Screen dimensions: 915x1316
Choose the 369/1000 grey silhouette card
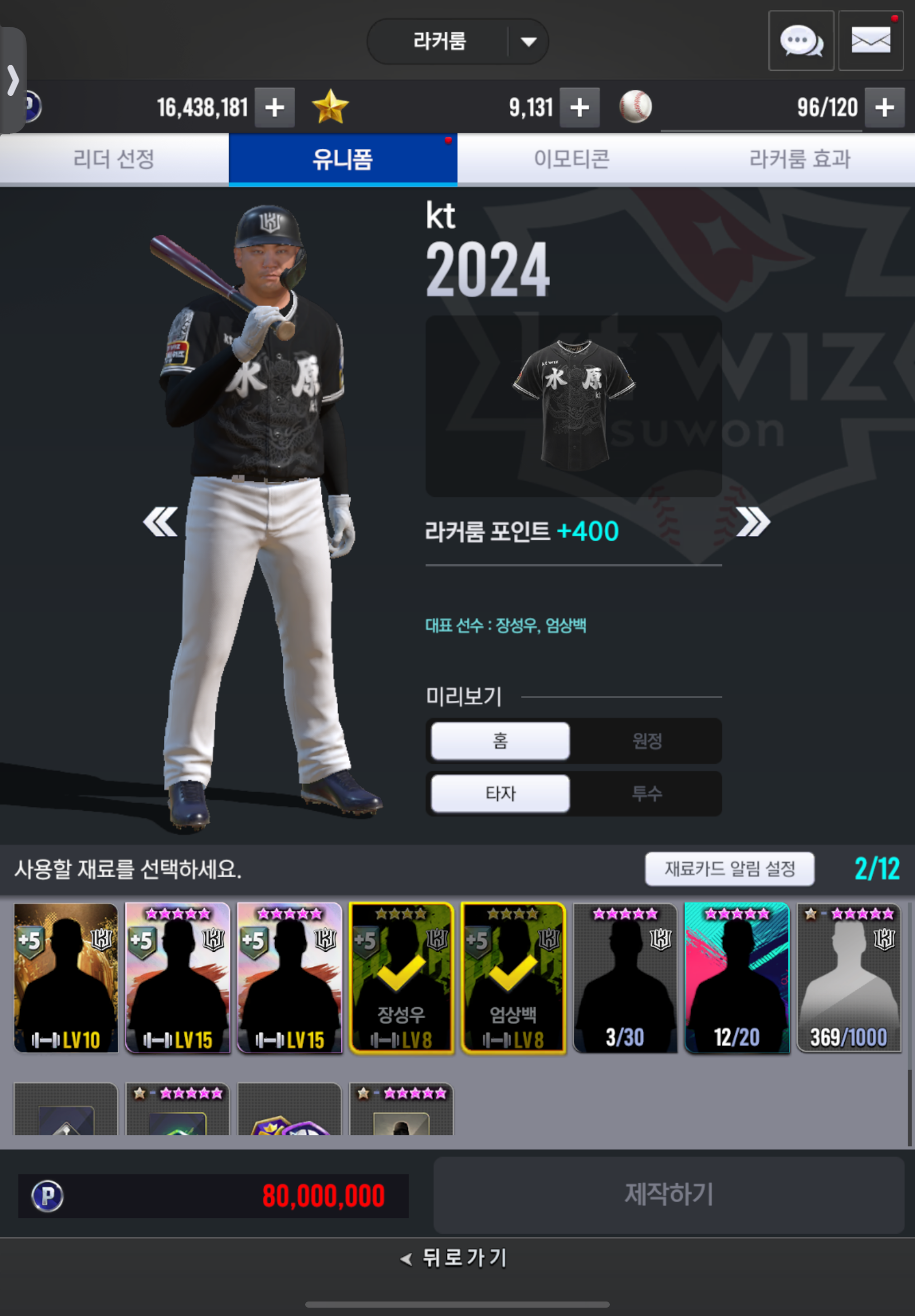849,978
